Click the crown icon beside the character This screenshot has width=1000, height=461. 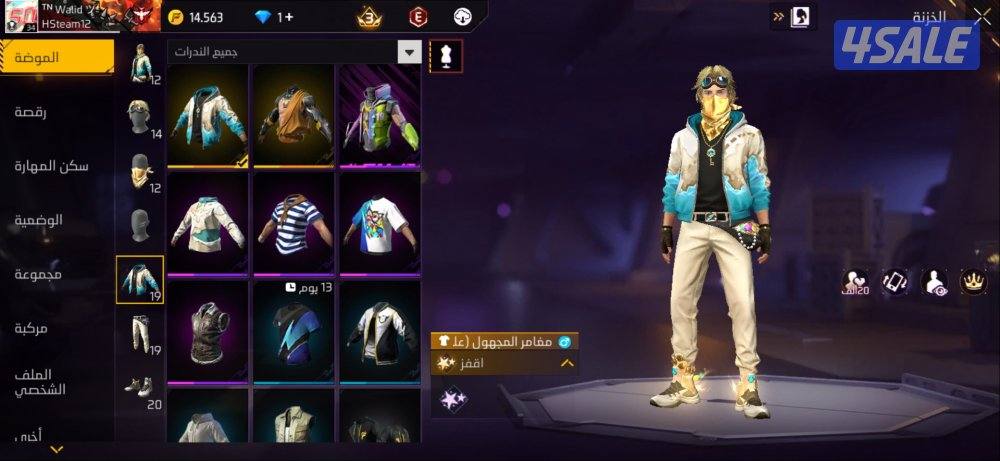click(972, 282)
